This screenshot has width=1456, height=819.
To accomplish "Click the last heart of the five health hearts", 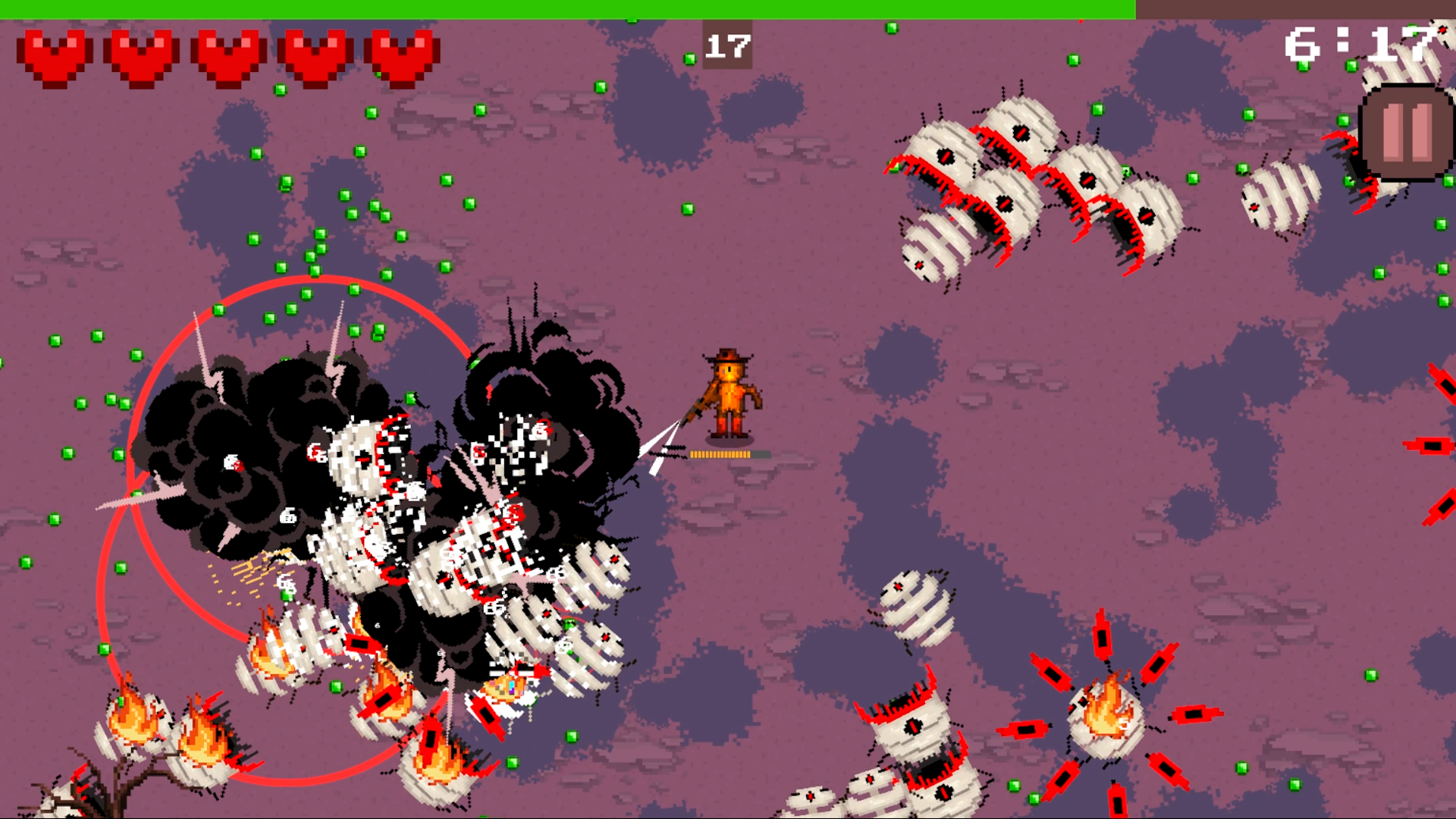I will pos(402,53).
